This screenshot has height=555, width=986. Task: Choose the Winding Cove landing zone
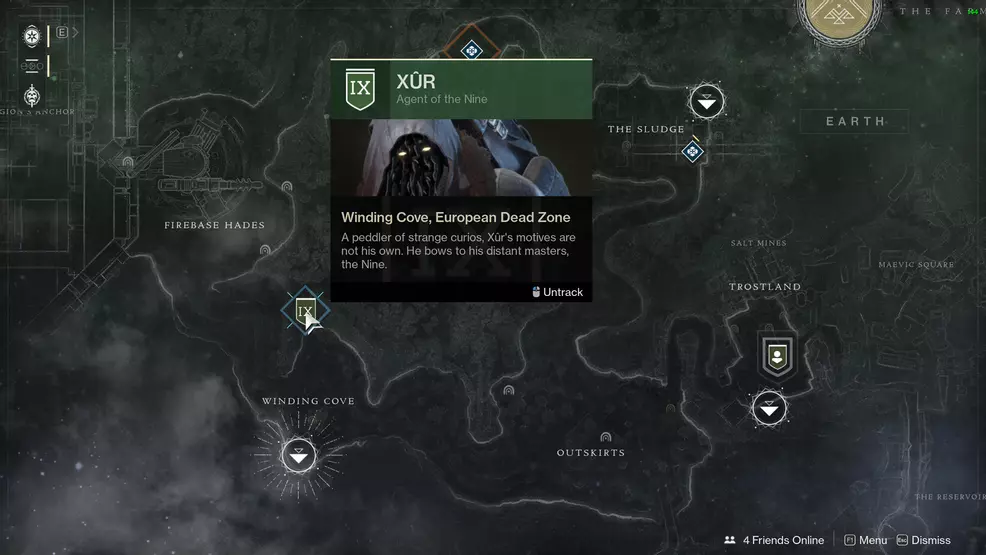click(298, 456)
